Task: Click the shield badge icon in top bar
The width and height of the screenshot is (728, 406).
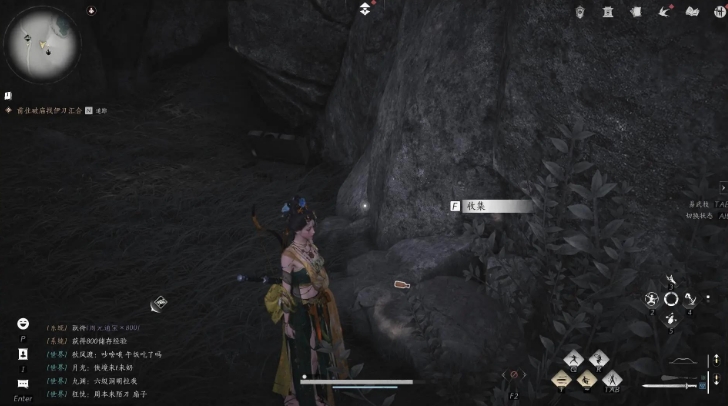Action: point(582,11)
